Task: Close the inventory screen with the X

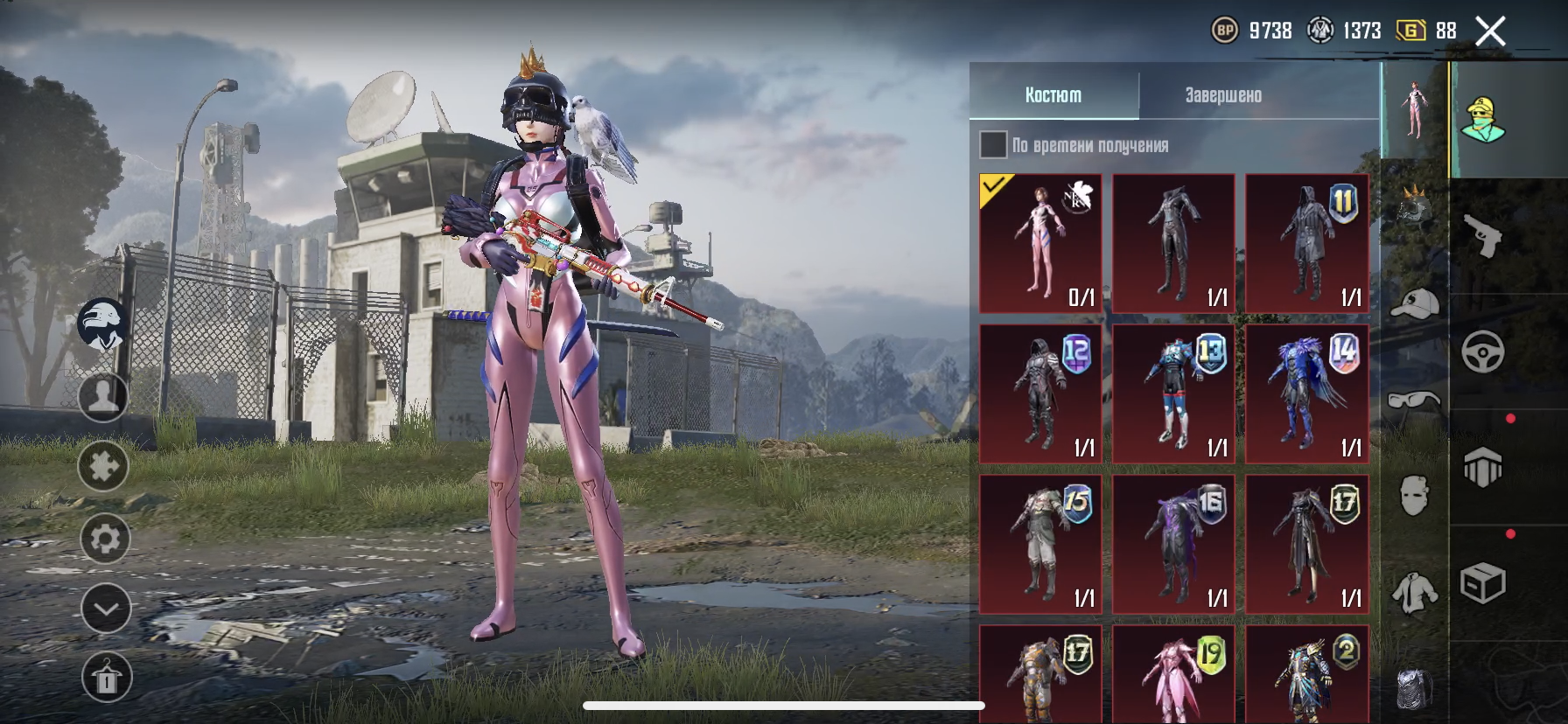Action: click(x=1490, y=31)
